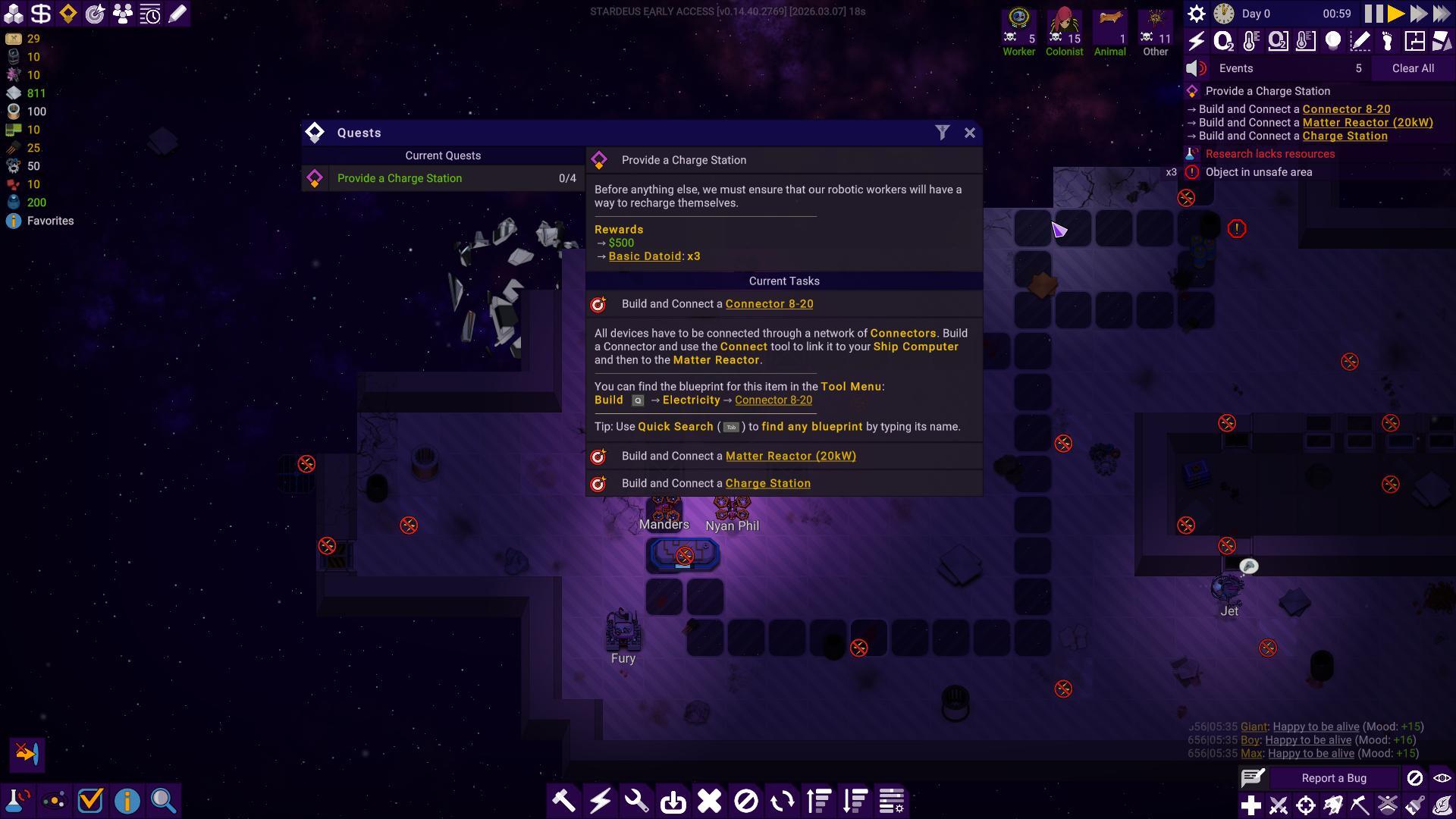Clear All events

coord(1412,68)
